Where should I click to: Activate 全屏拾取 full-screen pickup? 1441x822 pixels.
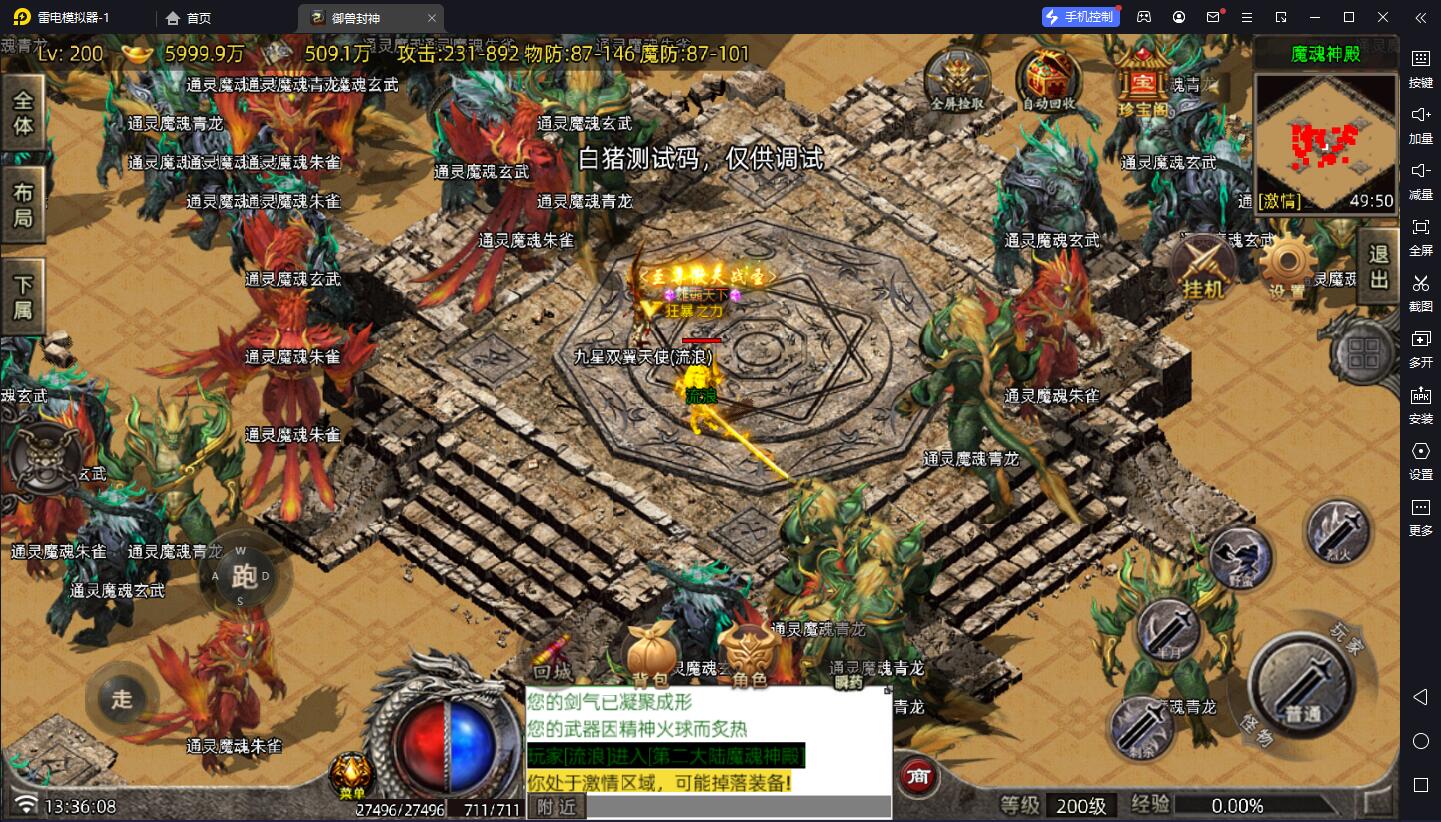pyautogui.click(x=957, y=78)
